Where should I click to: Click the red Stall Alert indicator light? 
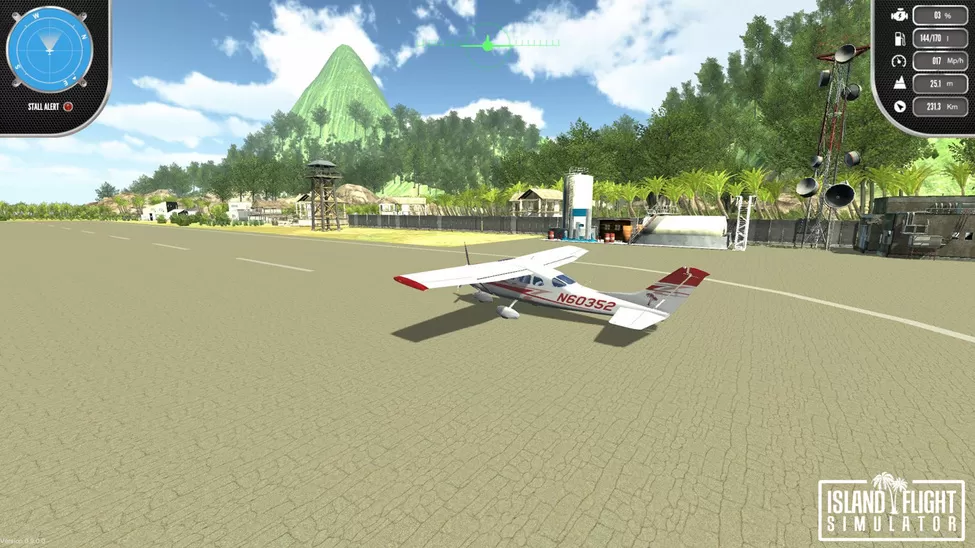pyautogui.click(x=68, y=106)
